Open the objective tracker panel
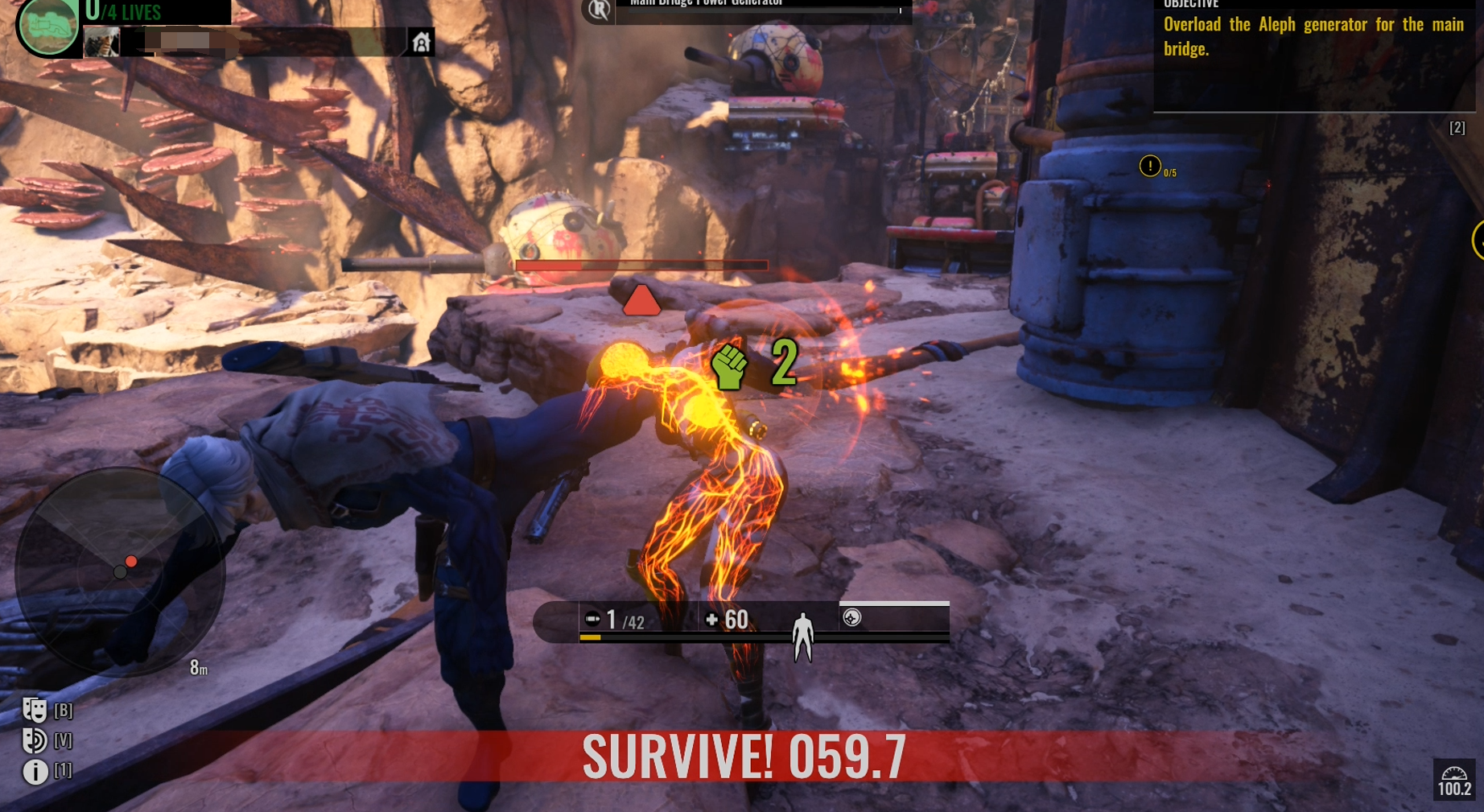 pyautogui.click(x=1313, y=48)
